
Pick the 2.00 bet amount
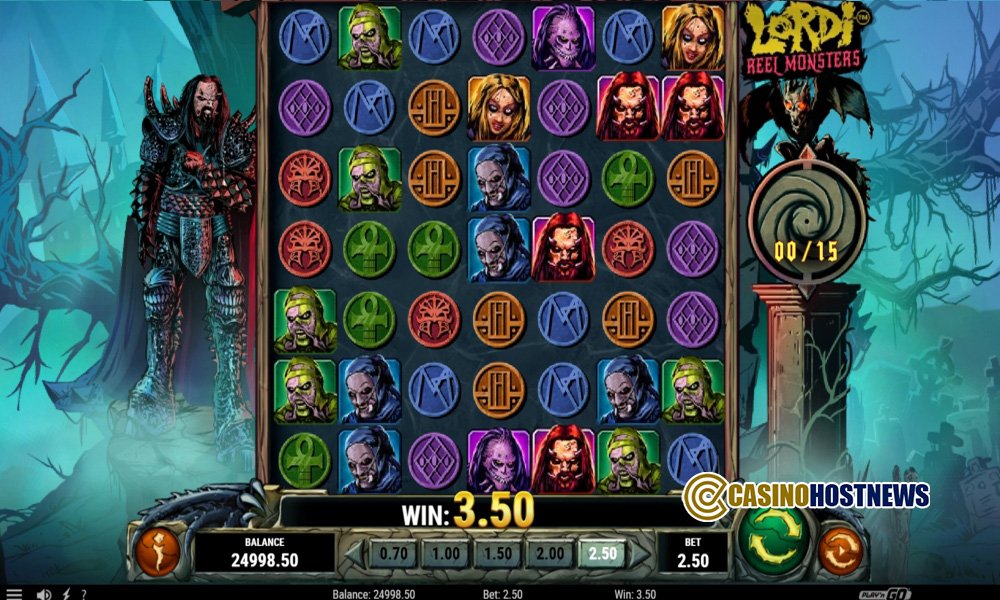tap(548, 553)
